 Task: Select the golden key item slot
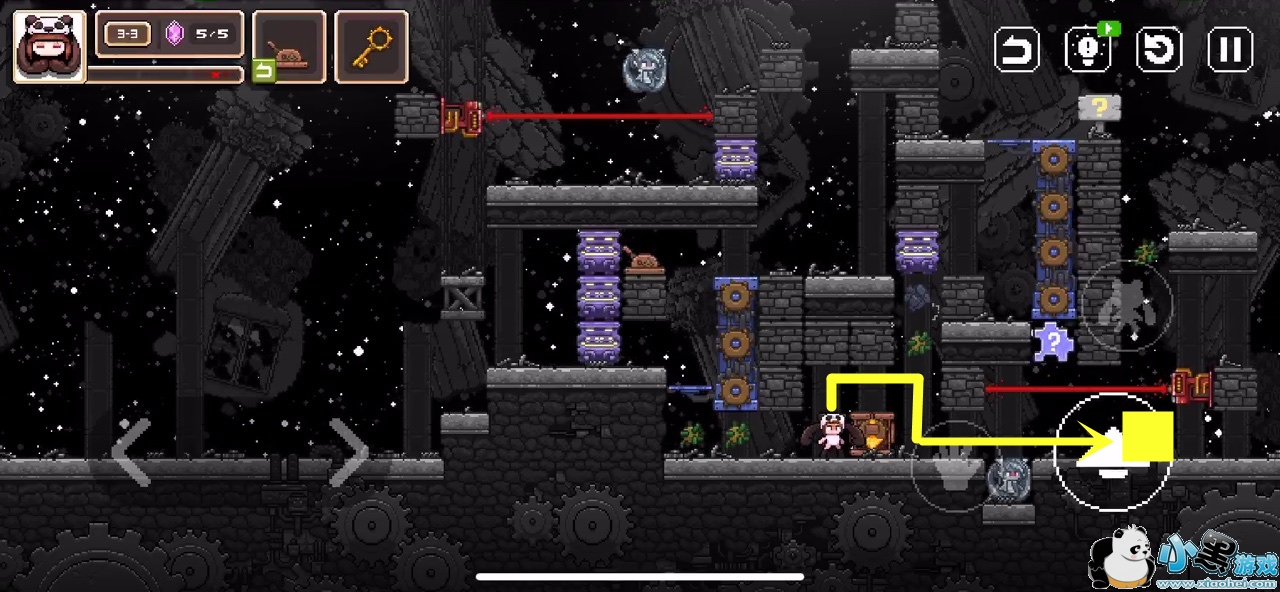pos(371,46)
